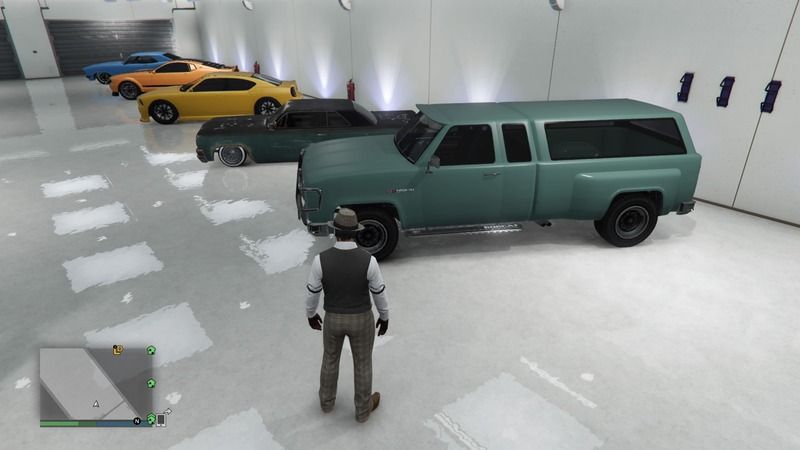Open the phone icon beside the minimap
800x450 pixels.
[x=161, y=420]
